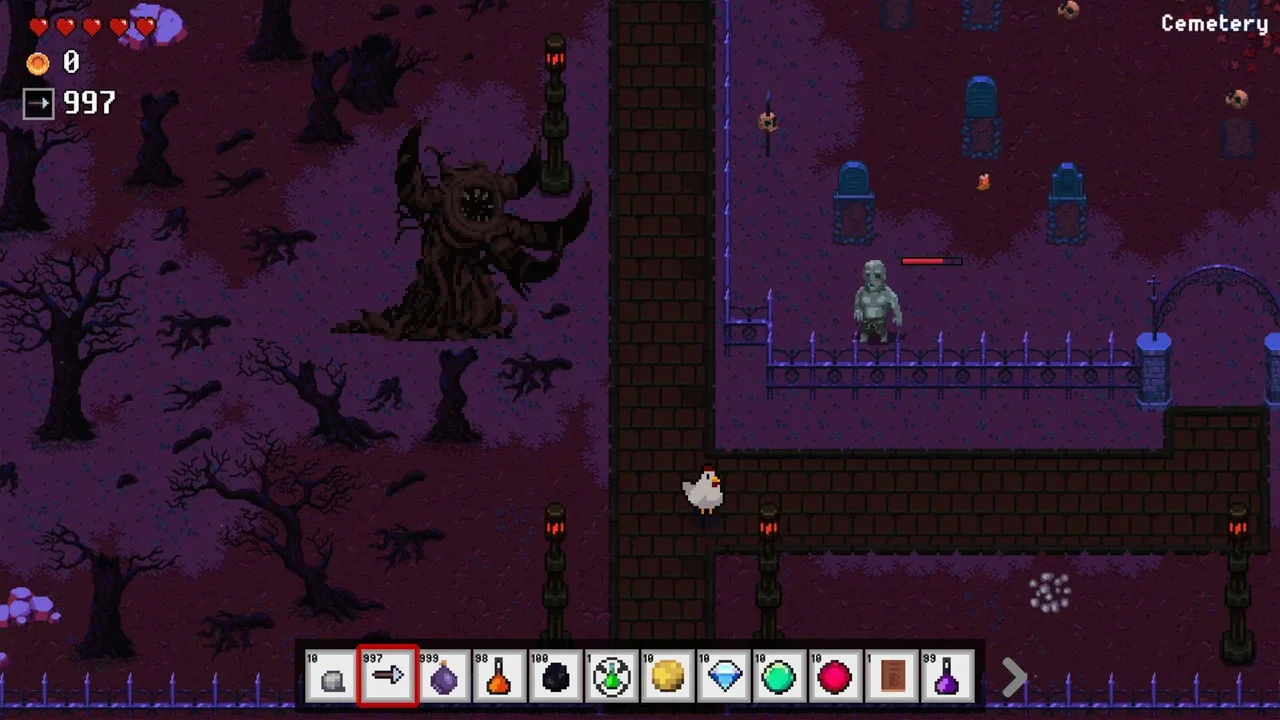Select the blue diamond slot
The image size is (1280, 720).
(724, 677)
